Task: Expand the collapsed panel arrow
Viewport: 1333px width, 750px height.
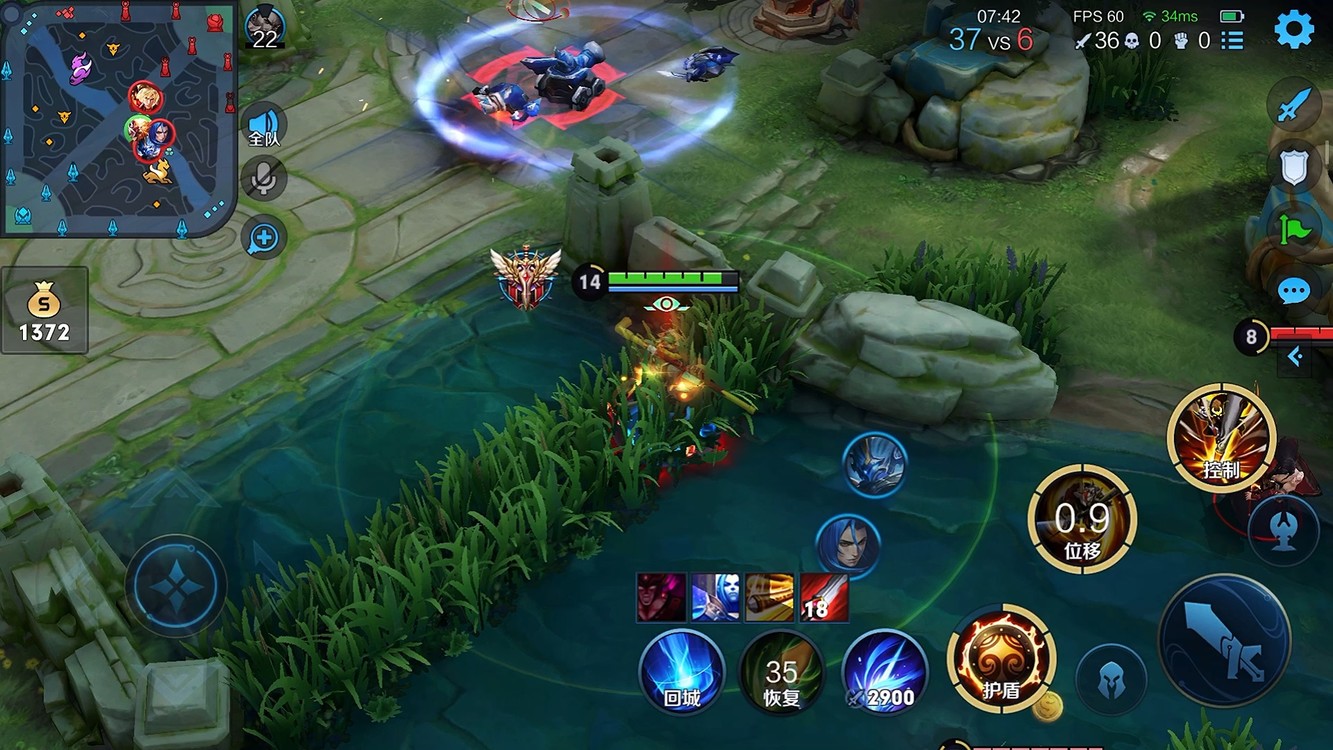Action: [x=1295, y=356]
